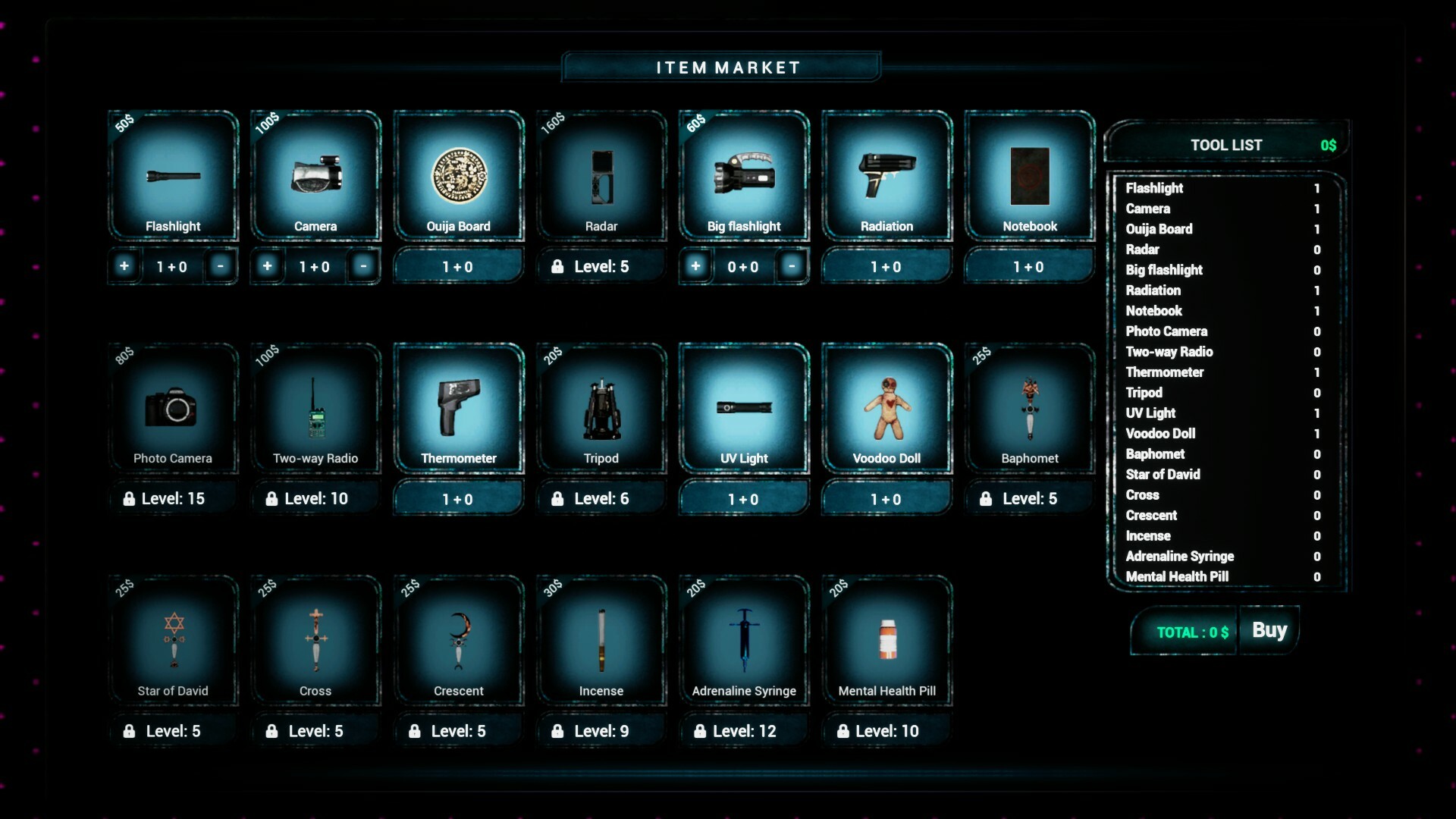Click the Adrenaline Syringe item
This screenshot has height=819, width=1456.
coord(744,641)
